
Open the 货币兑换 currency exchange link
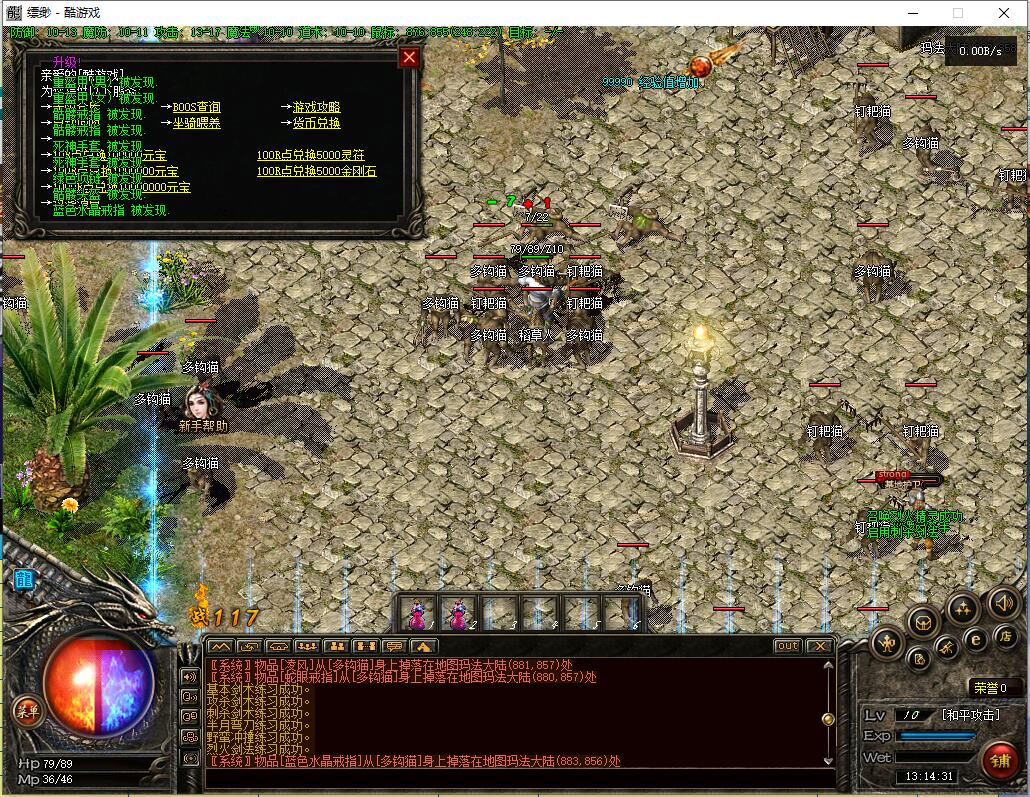pos(316,123)
